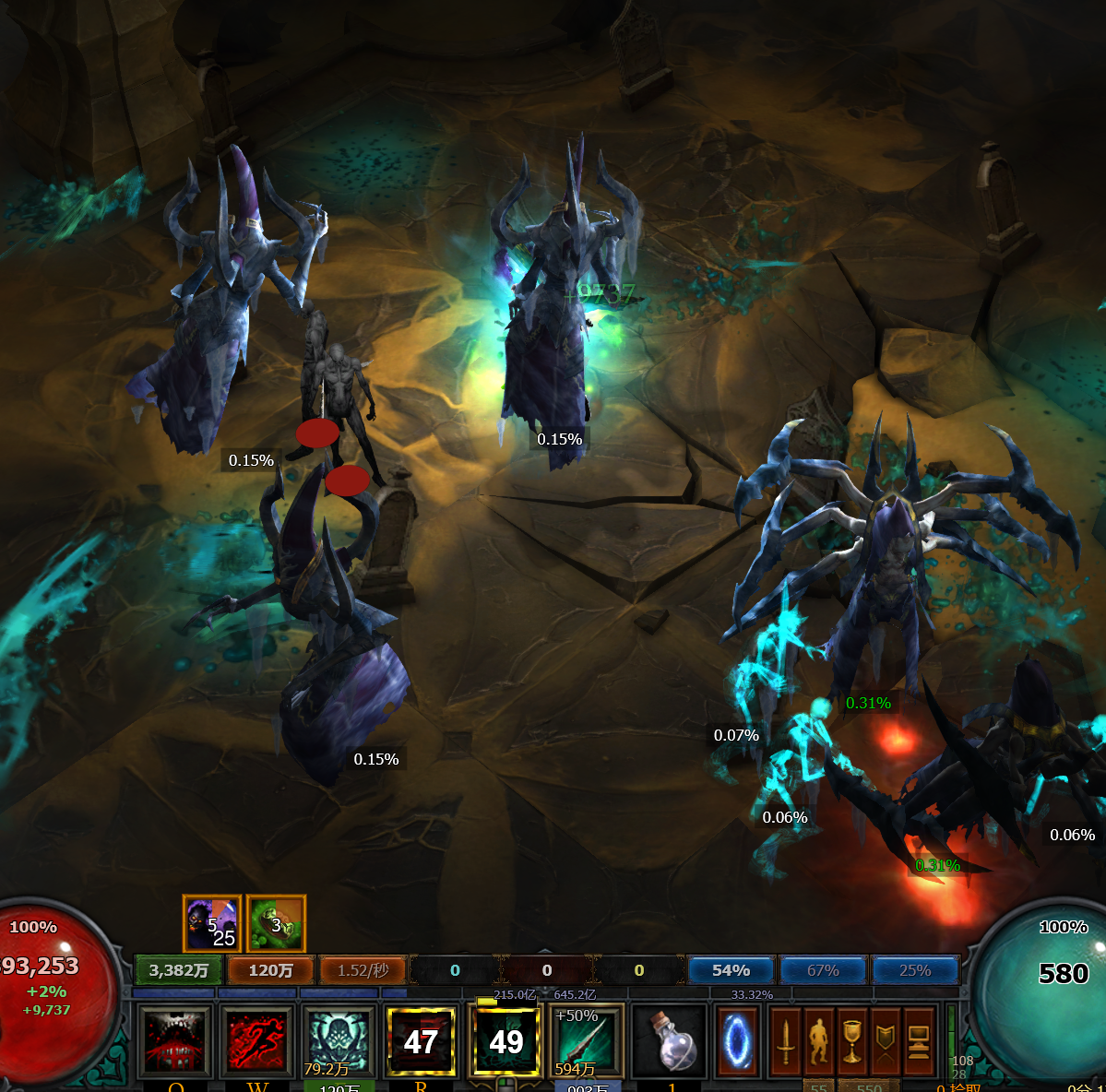The image size is (1106, 1092).
Task: Activate the red fanged maw skill
Action: (x=175, y=1041)
